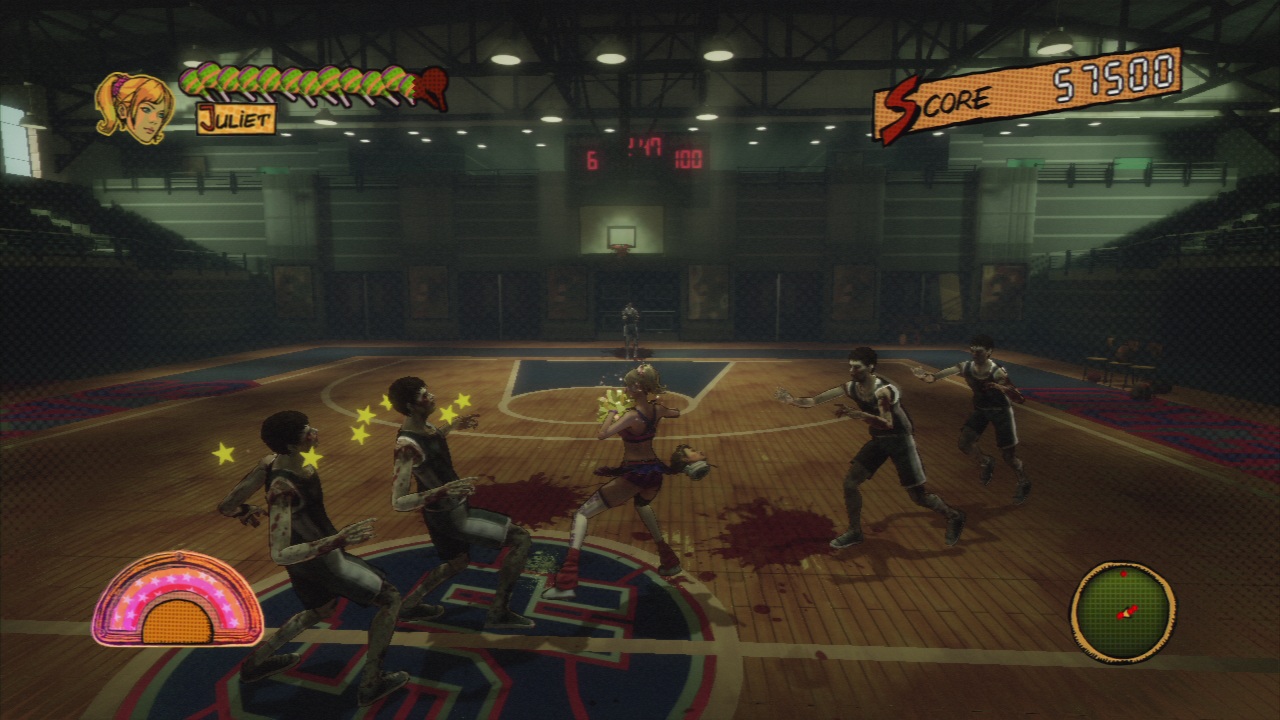Click Juliet's character portrait
Viewport: 1280px width, 720px height.
(134, 107)
